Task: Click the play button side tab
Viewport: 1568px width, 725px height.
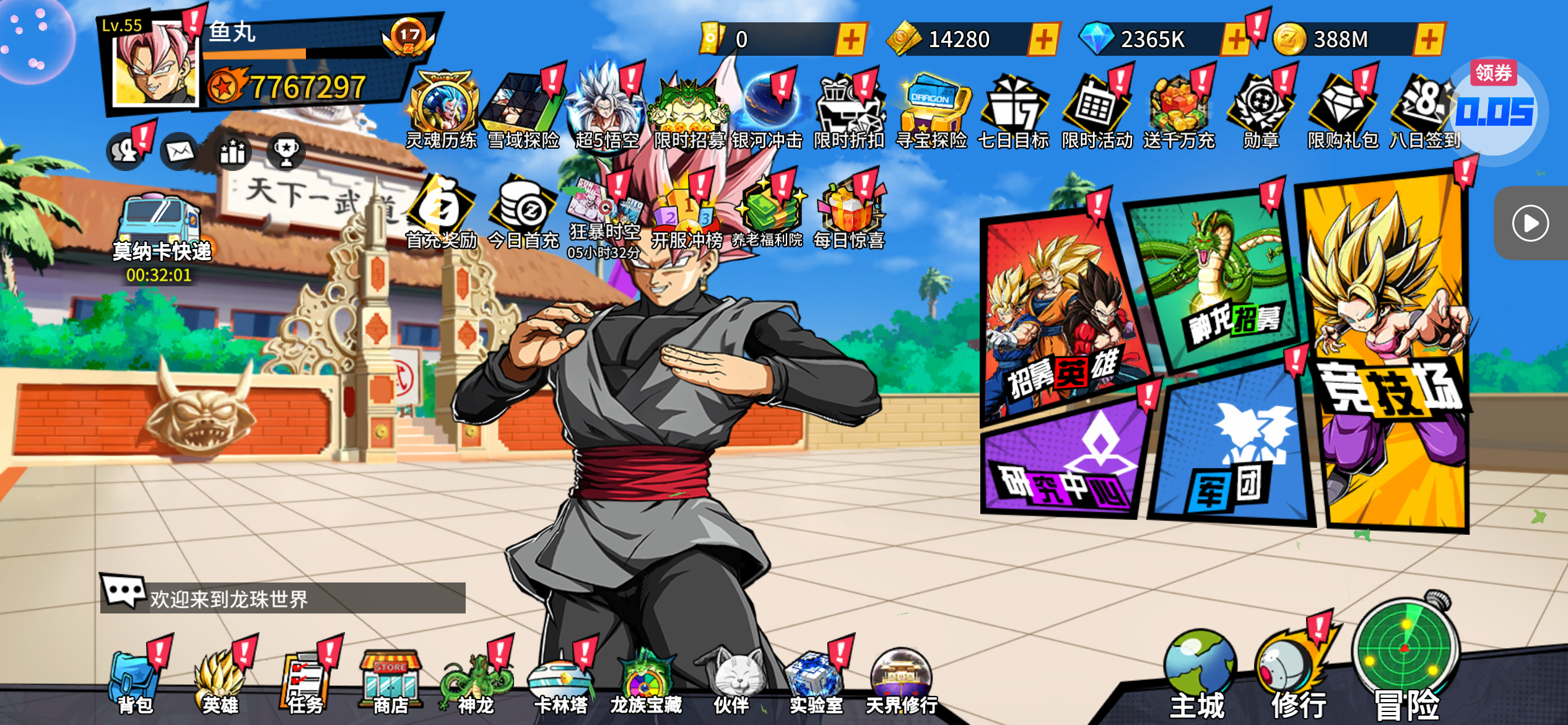Action: 1530,223
